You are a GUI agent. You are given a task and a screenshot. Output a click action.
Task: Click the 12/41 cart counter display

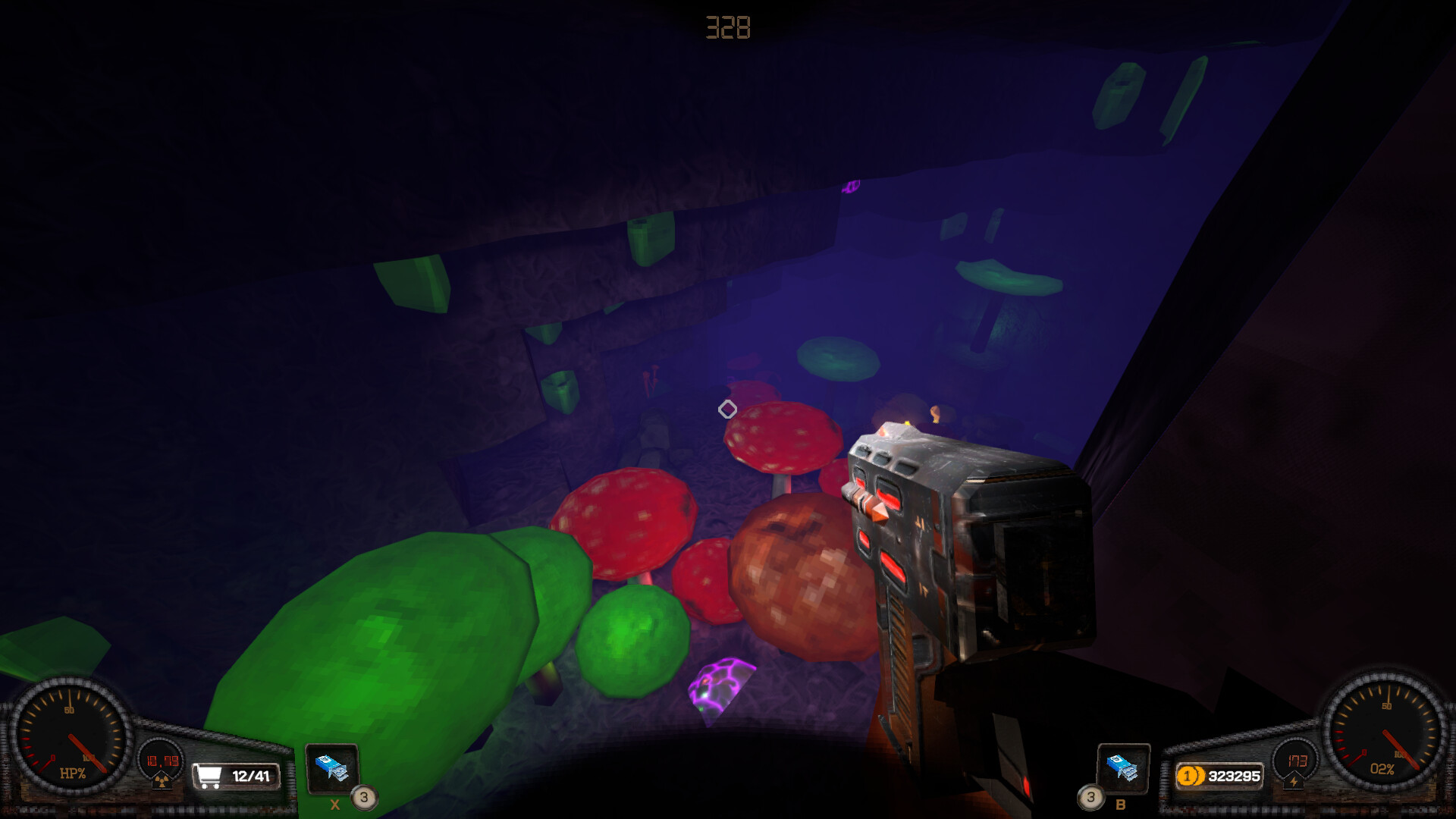[x=250, y=776]
